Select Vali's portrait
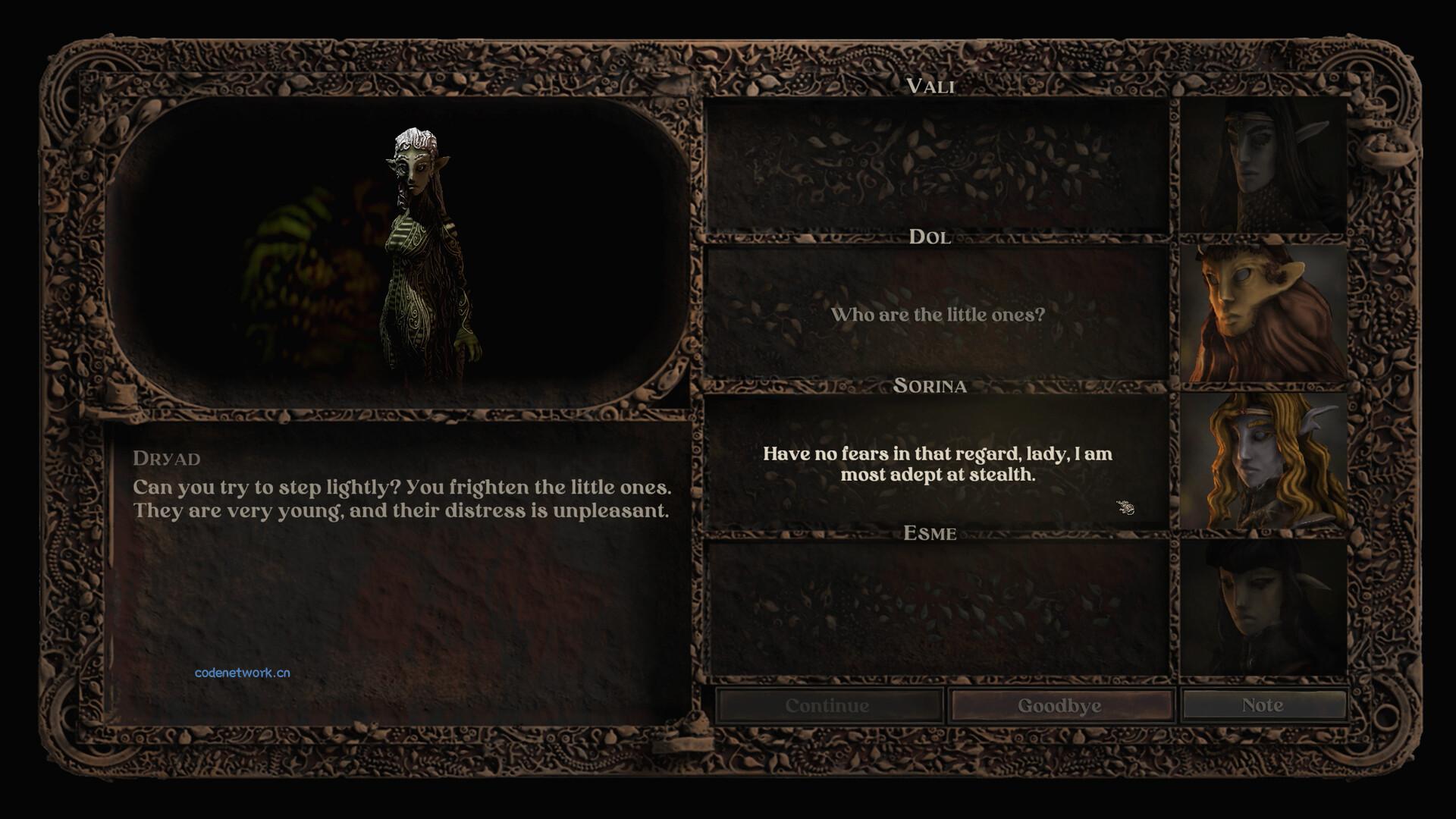This screenshot has height=819, width=1456. tap(1263, 165)
